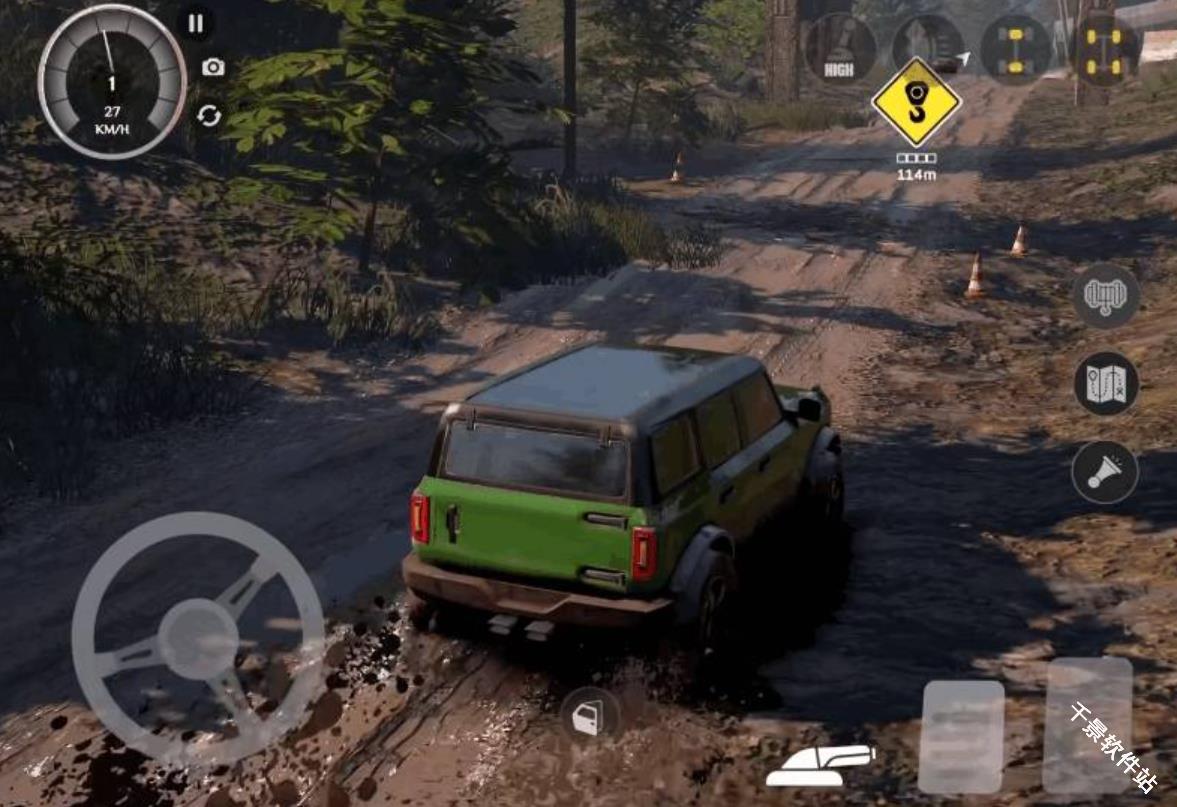The height and width of the screenshot is (807, 1177).
Task: Tap the brake pedal
Action: coord(961,737)
